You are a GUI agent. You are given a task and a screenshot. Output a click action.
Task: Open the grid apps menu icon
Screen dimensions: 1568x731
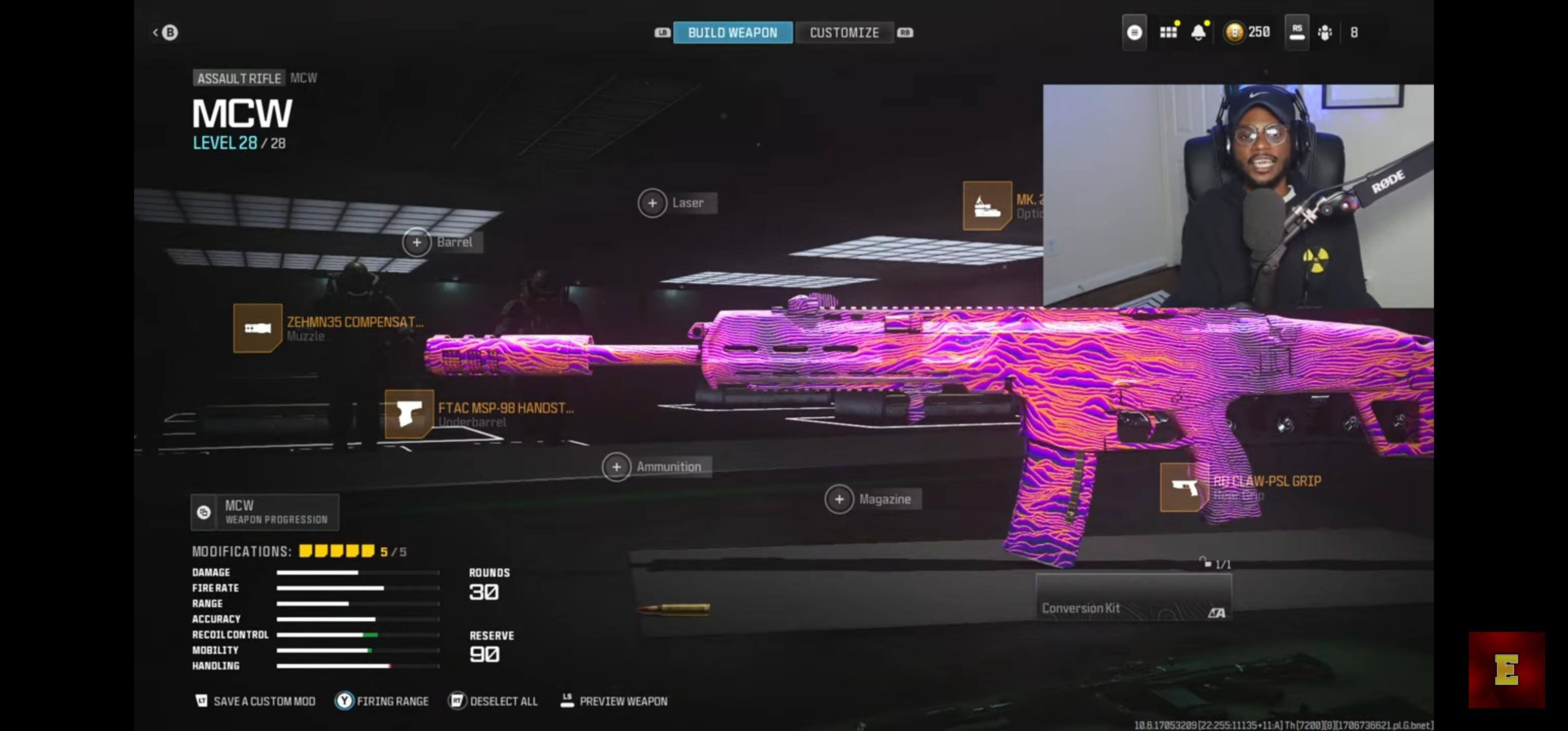[x=1167, y=32]
